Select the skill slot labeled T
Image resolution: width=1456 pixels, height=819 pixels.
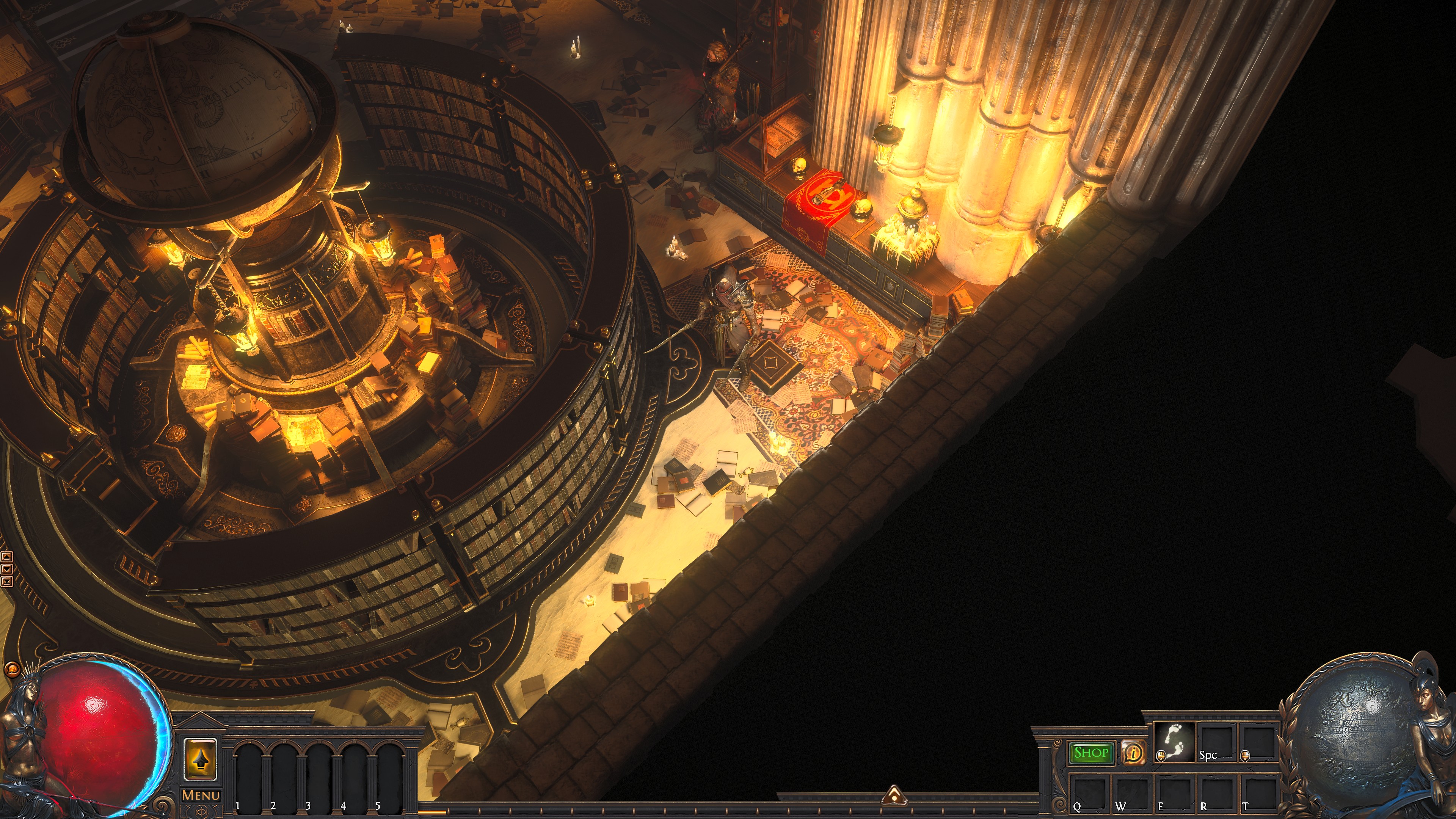pyautogui.click(x=1258, y=793)
